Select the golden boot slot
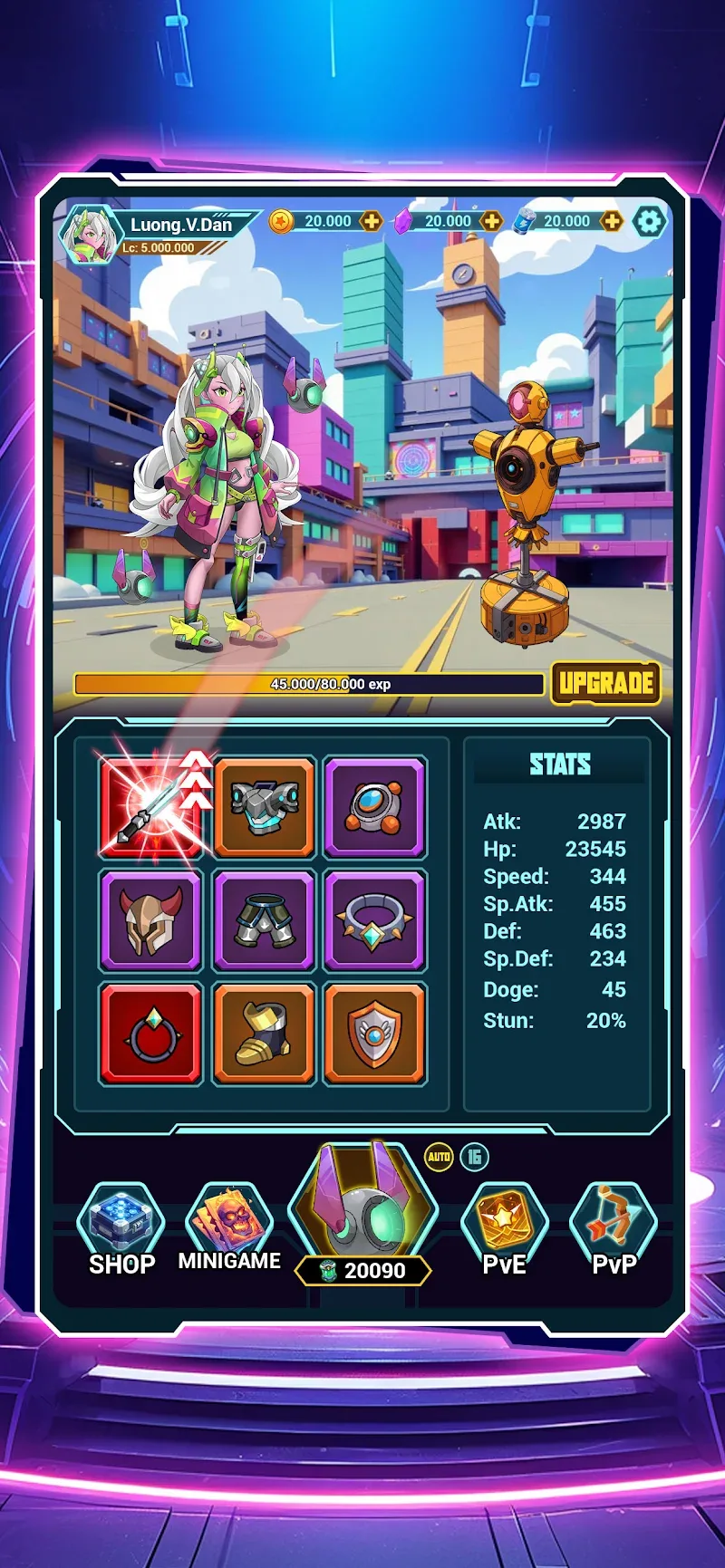This screenshot has height=1568, width=725. [x=264, y=1034]
